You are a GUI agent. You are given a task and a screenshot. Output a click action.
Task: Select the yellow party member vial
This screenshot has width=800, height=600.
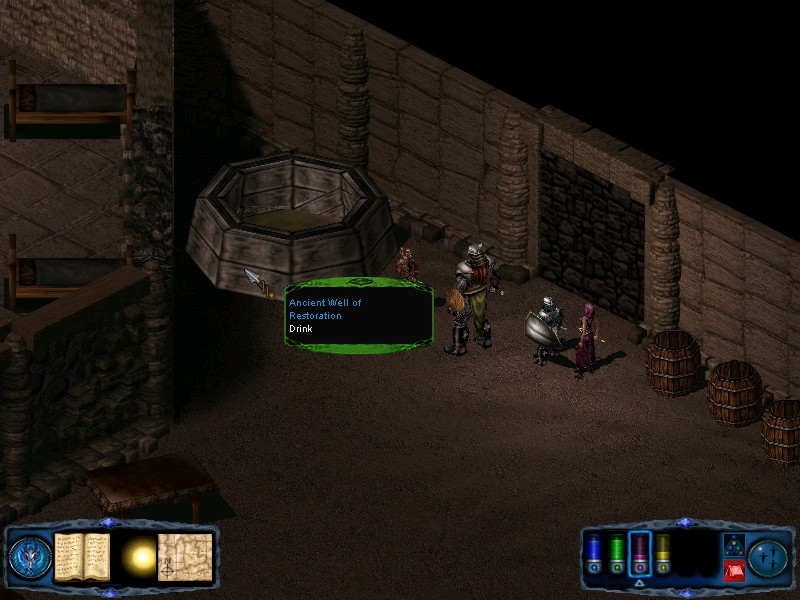[x=663, y=557]
